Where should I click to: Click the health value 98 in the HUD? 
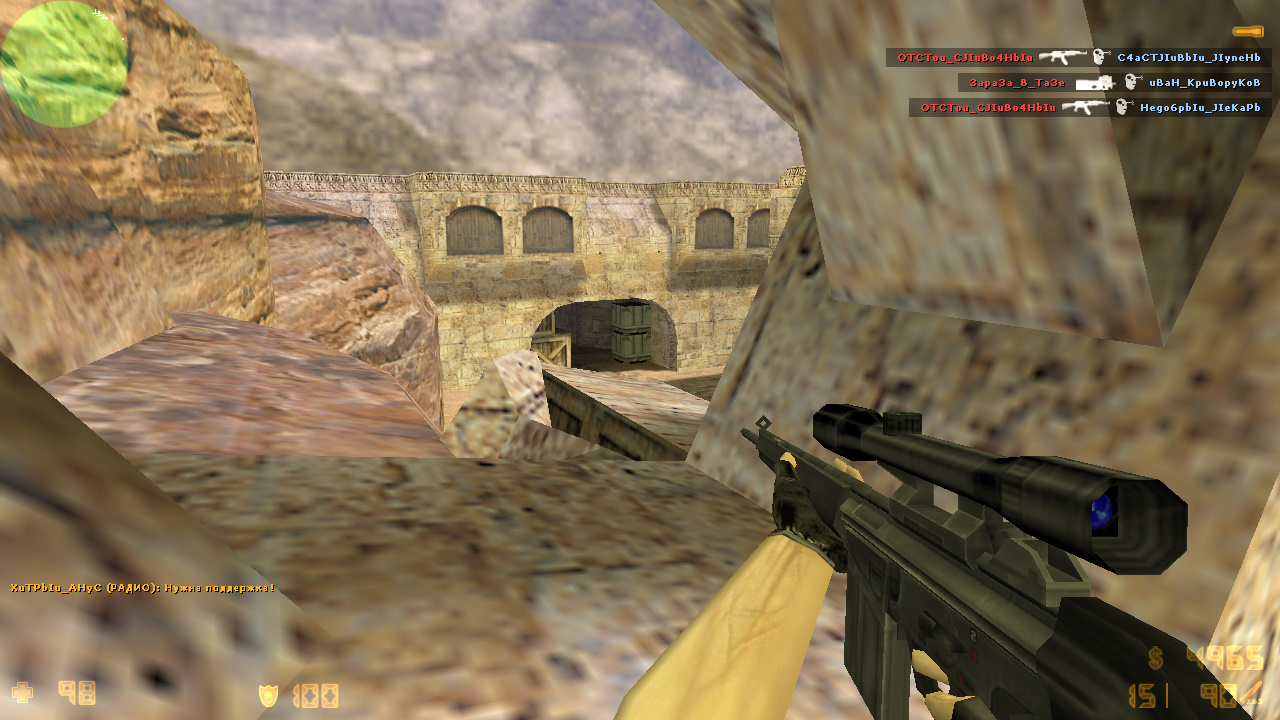[78, 694]
